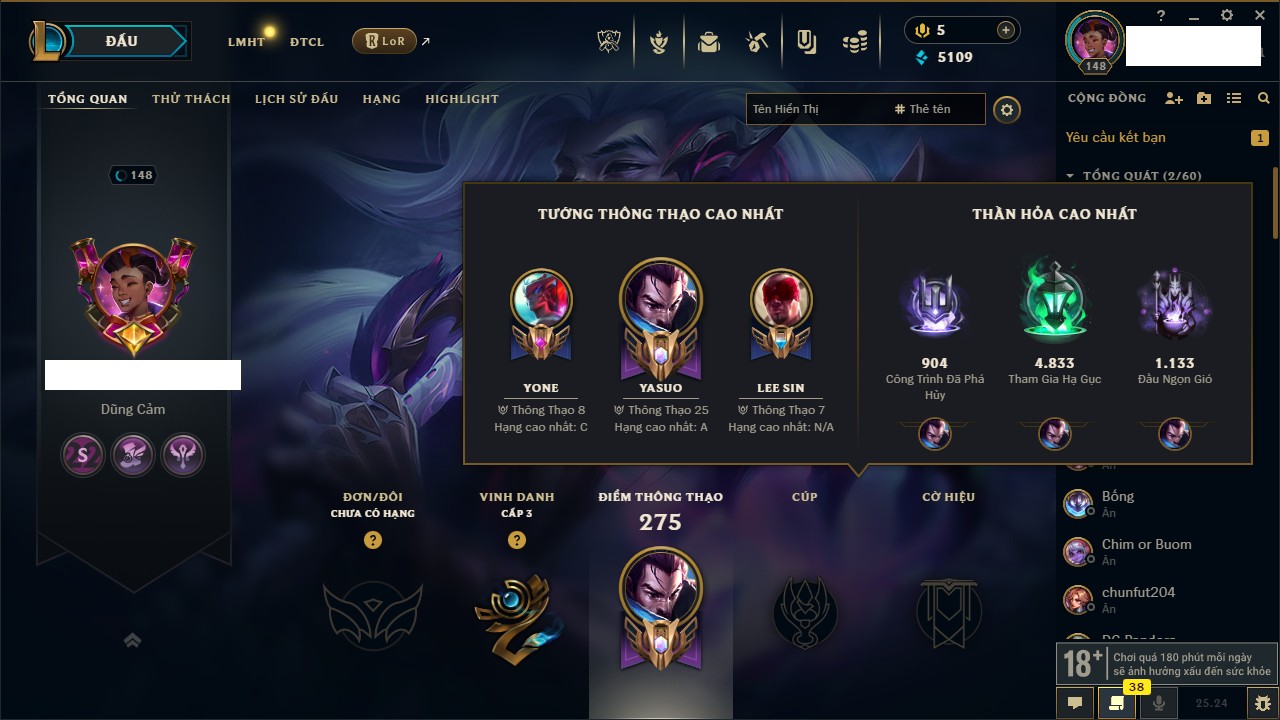Open the hammer loot icon

click(757, 42)
